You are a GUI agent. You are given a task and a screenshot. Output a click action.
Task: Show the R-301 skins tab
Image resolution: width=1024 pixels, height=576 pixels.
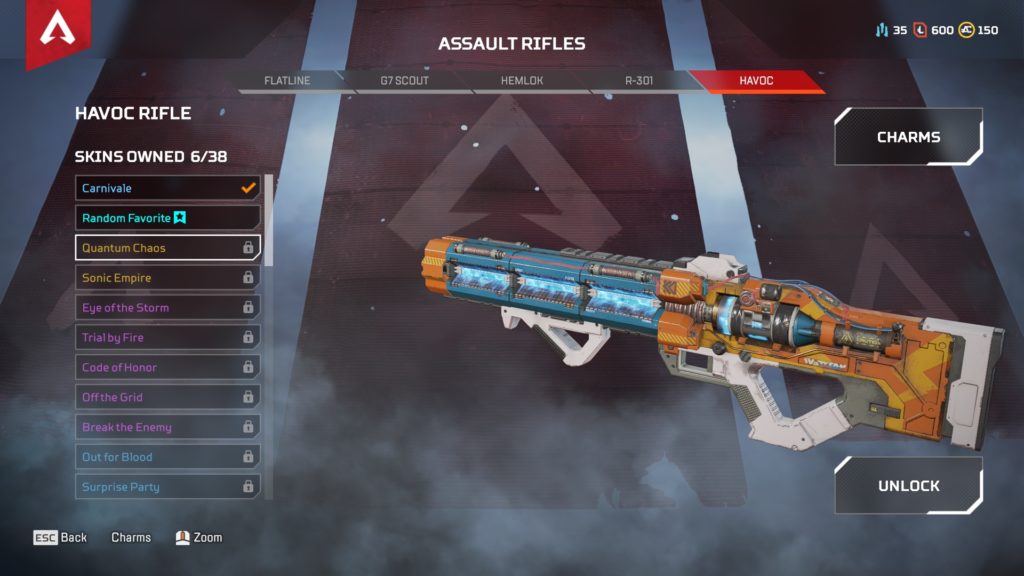point(638,81)
